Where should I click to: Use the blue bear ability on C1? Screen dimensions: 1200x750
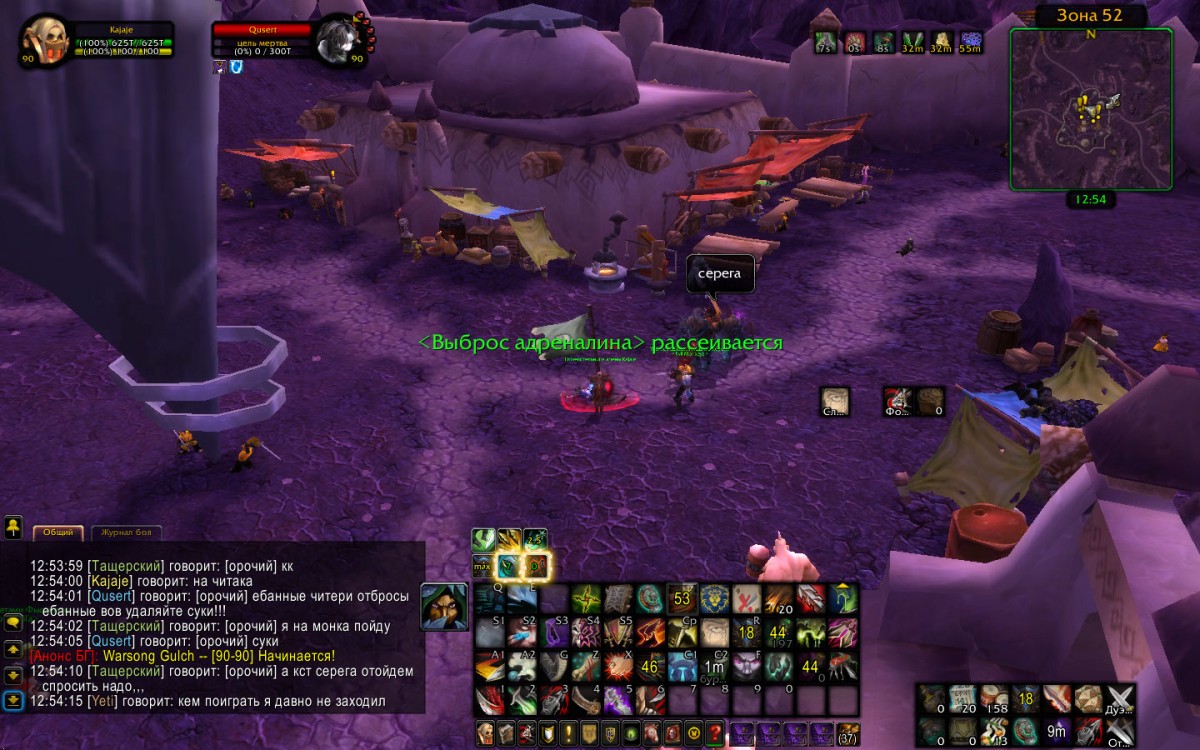click(682, 667)
